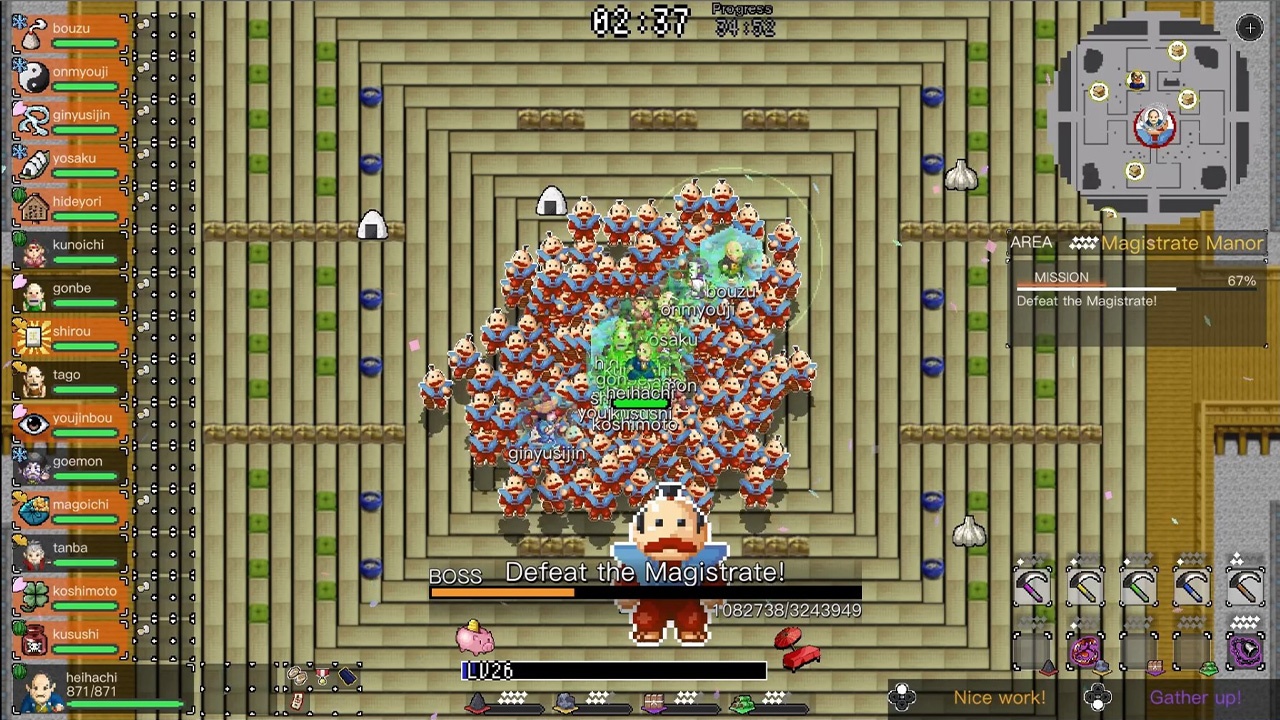1280x720 pixels.
Task: Click the demonic mouth item icon
Action: pyautogui.click(x=1086, y=650)
